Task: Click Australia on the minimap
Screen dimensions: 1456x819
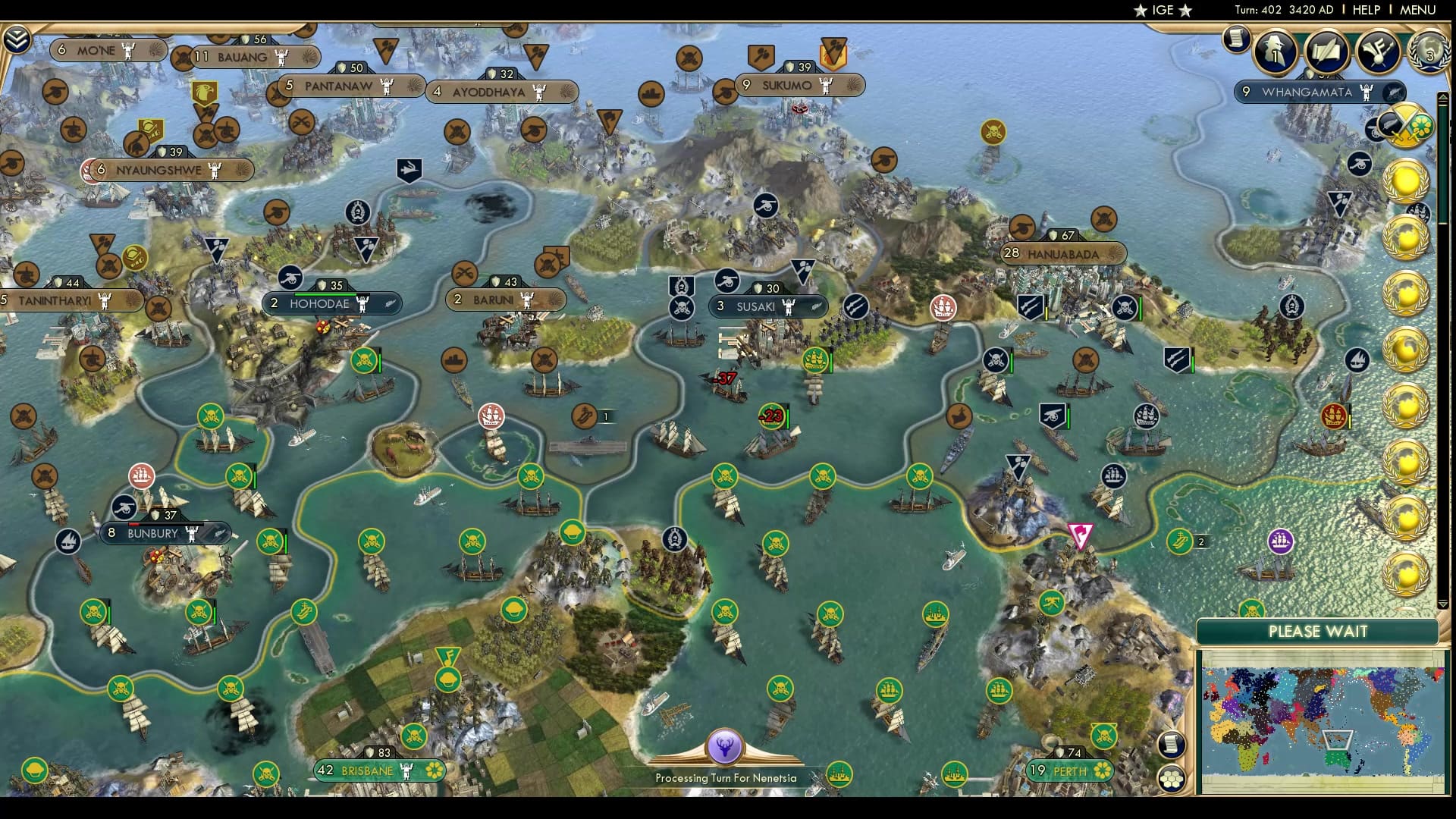Action: (x=1337, y=758)
